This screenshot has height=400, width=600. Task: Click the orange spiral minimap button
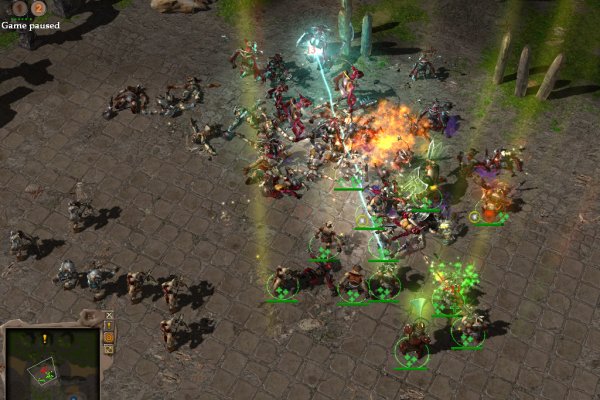point(109,338)
